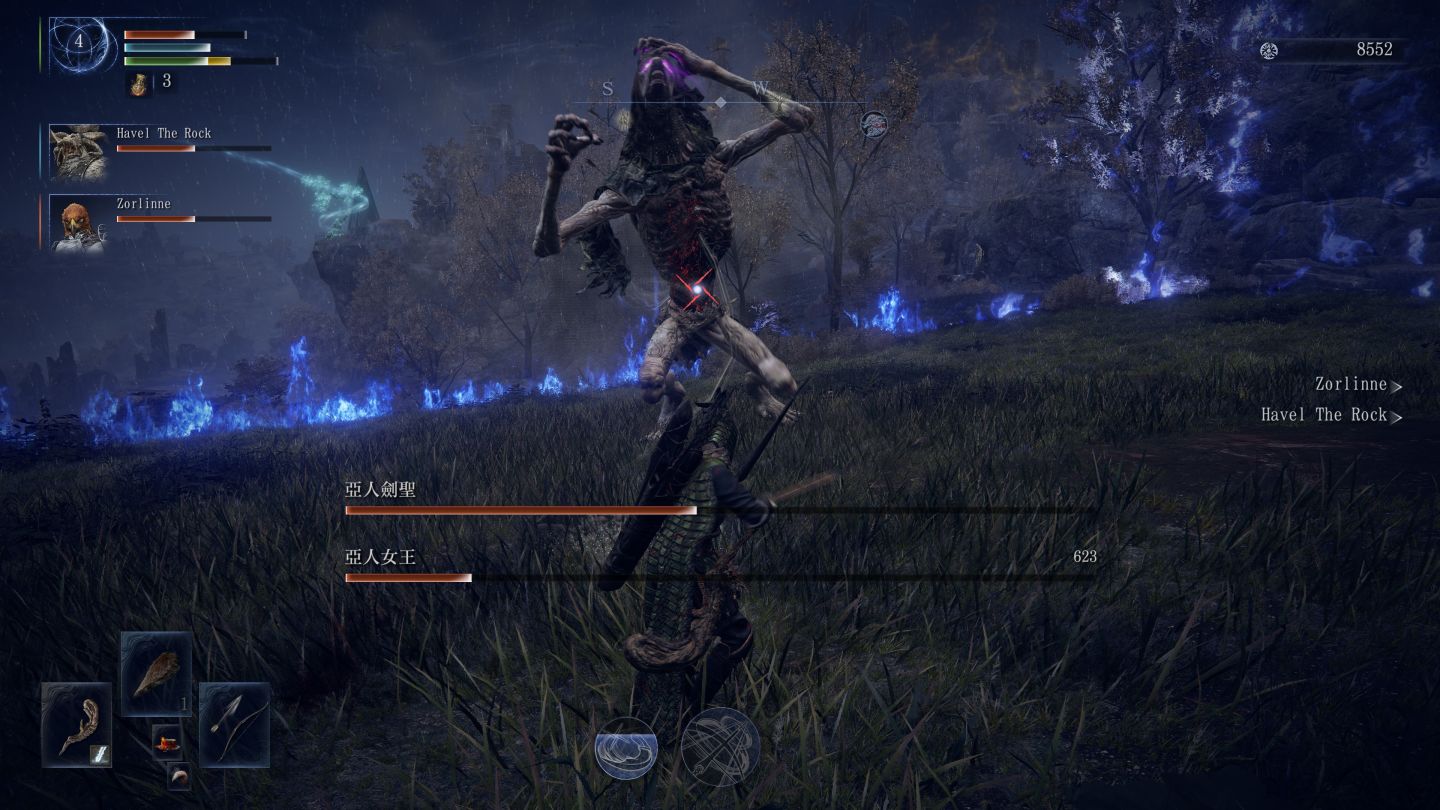Click Zorlinne's name in the player list
The image size is (1440, 810).
pyautogui.click(x=1351, y=384)
